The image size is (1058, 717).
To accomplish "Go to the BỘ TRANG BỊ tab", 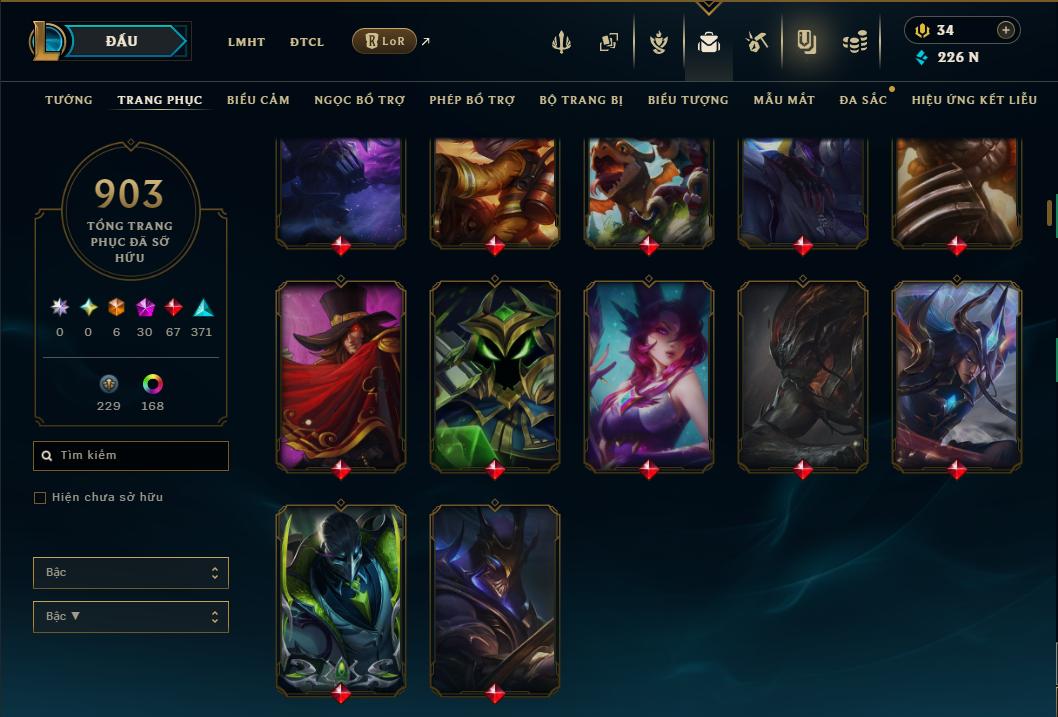I will (x=581, y=100).
